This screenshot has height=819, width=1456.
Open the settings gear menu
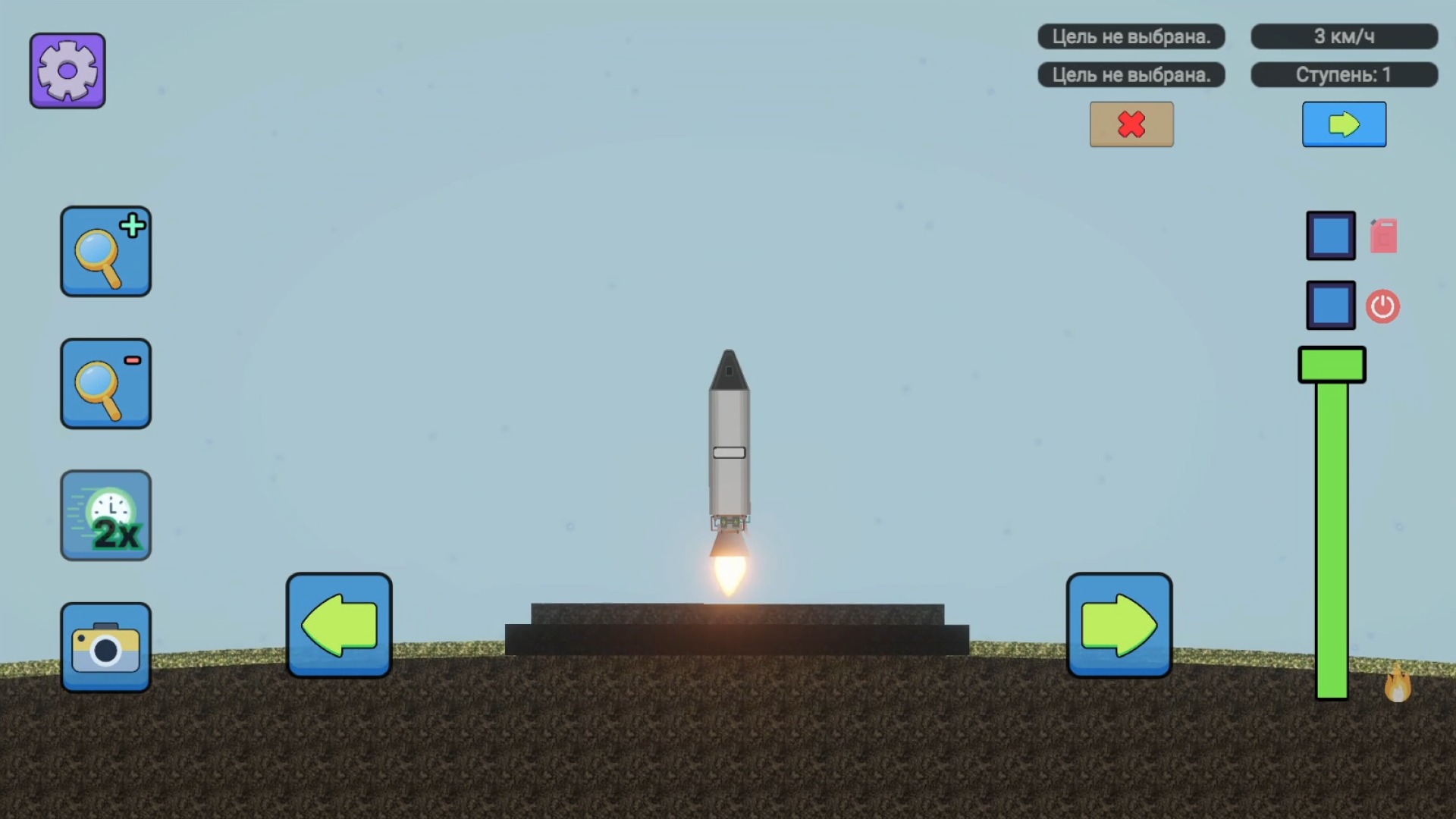tap(67, 70)
